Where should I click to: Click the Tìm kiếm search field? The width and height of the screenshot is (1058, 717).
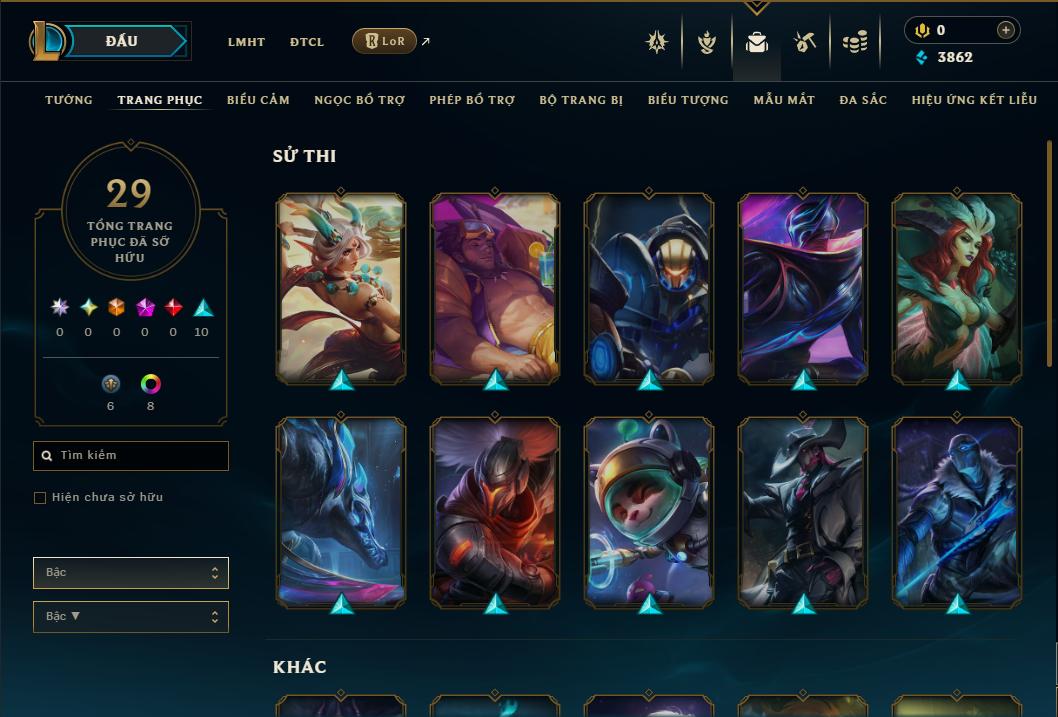[x=131, y=456]
